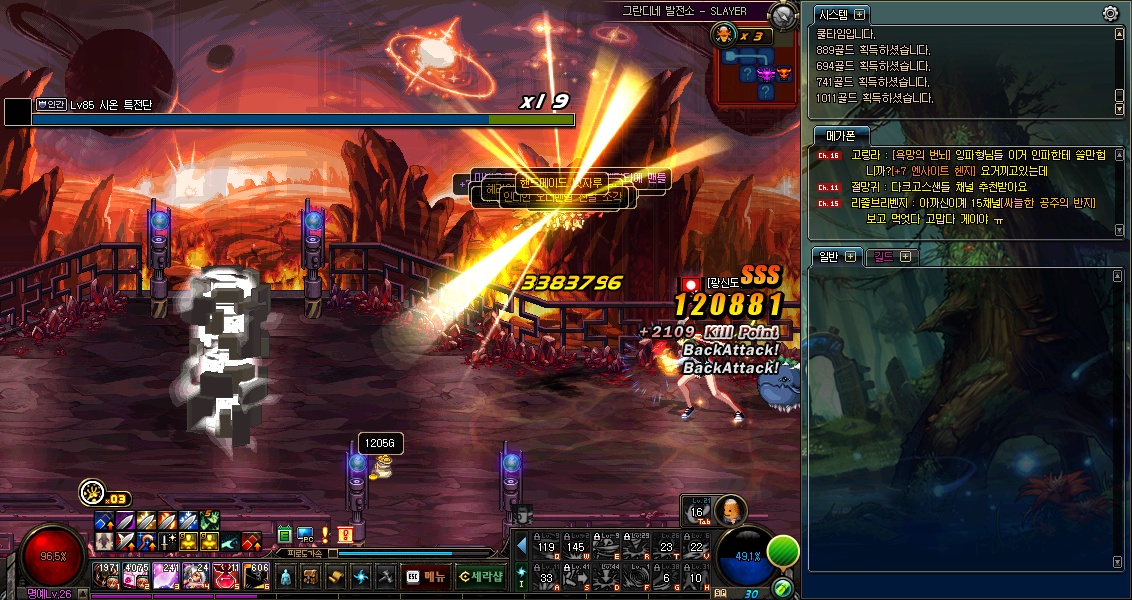1132x600 pixels.
Task: Click the skill bar left arrow
Action: [x=521, y=546]
